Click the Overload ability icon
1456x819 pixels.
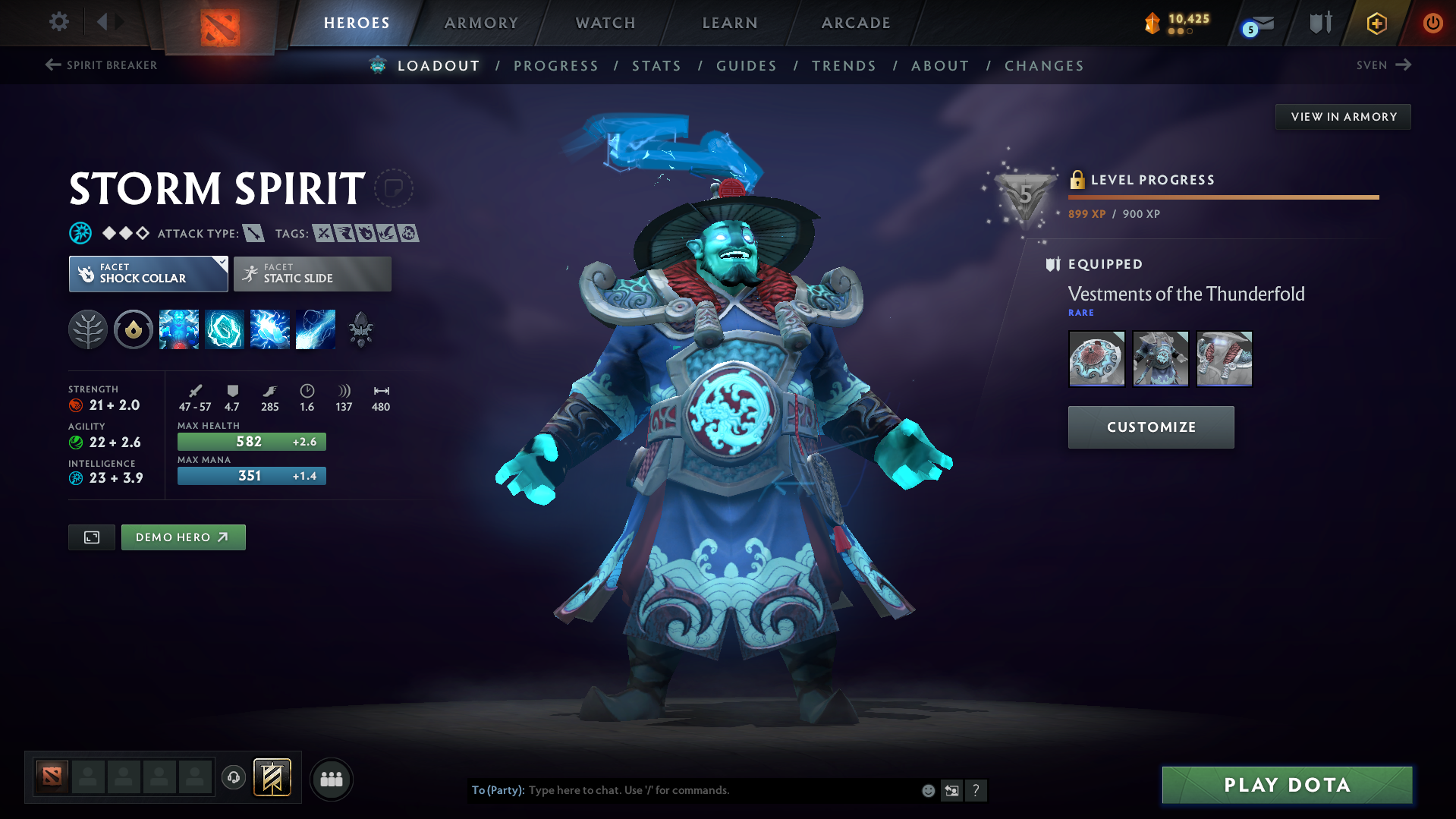coord(270,329)
